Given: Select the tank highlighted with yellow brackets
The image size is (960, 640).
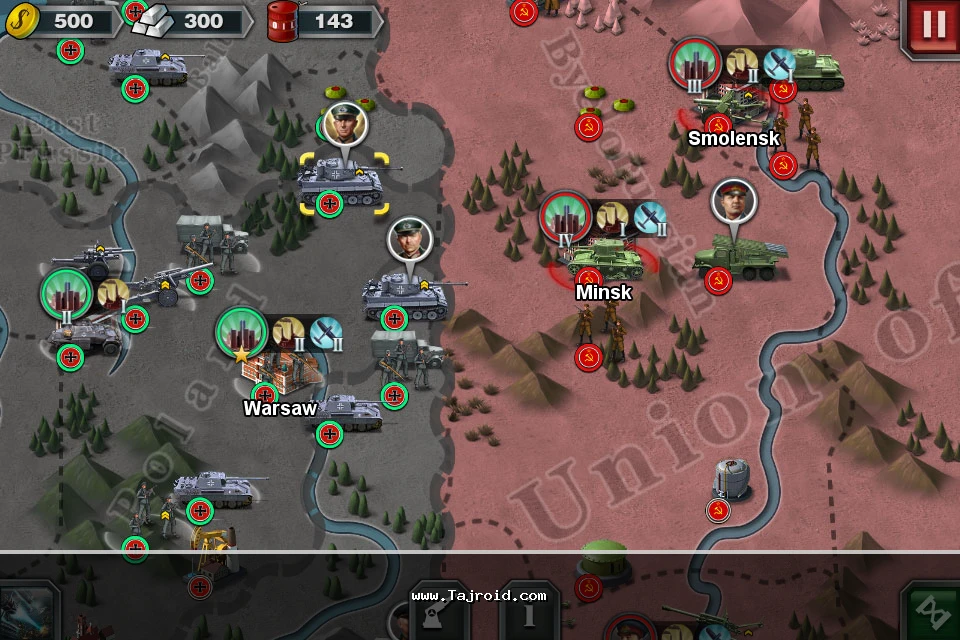Looking at the screenshot, I should point(341,183).
